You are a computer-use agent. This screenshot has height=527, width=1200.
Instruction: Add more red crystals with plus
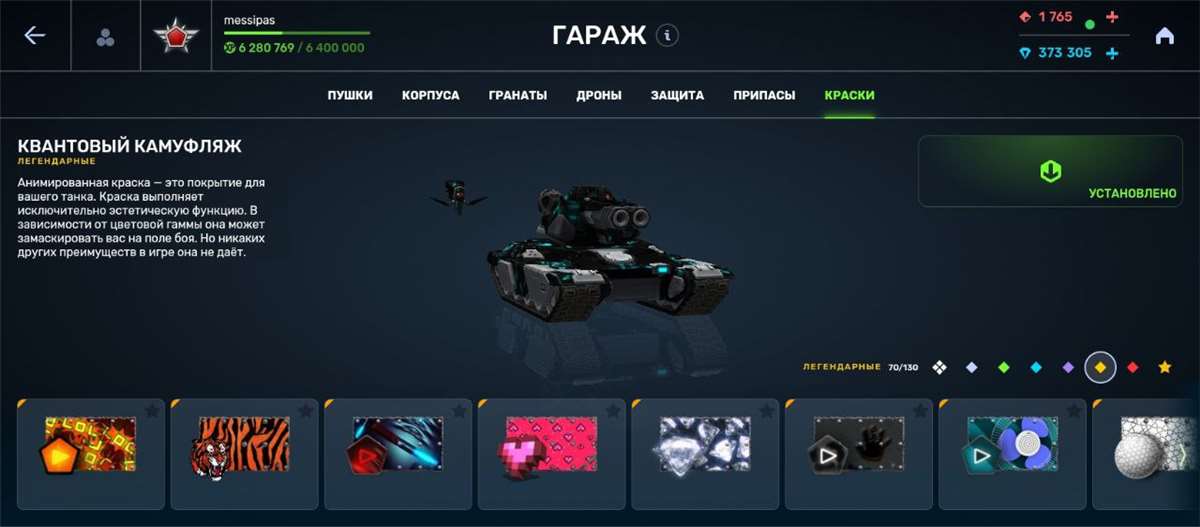(1112, 17)
